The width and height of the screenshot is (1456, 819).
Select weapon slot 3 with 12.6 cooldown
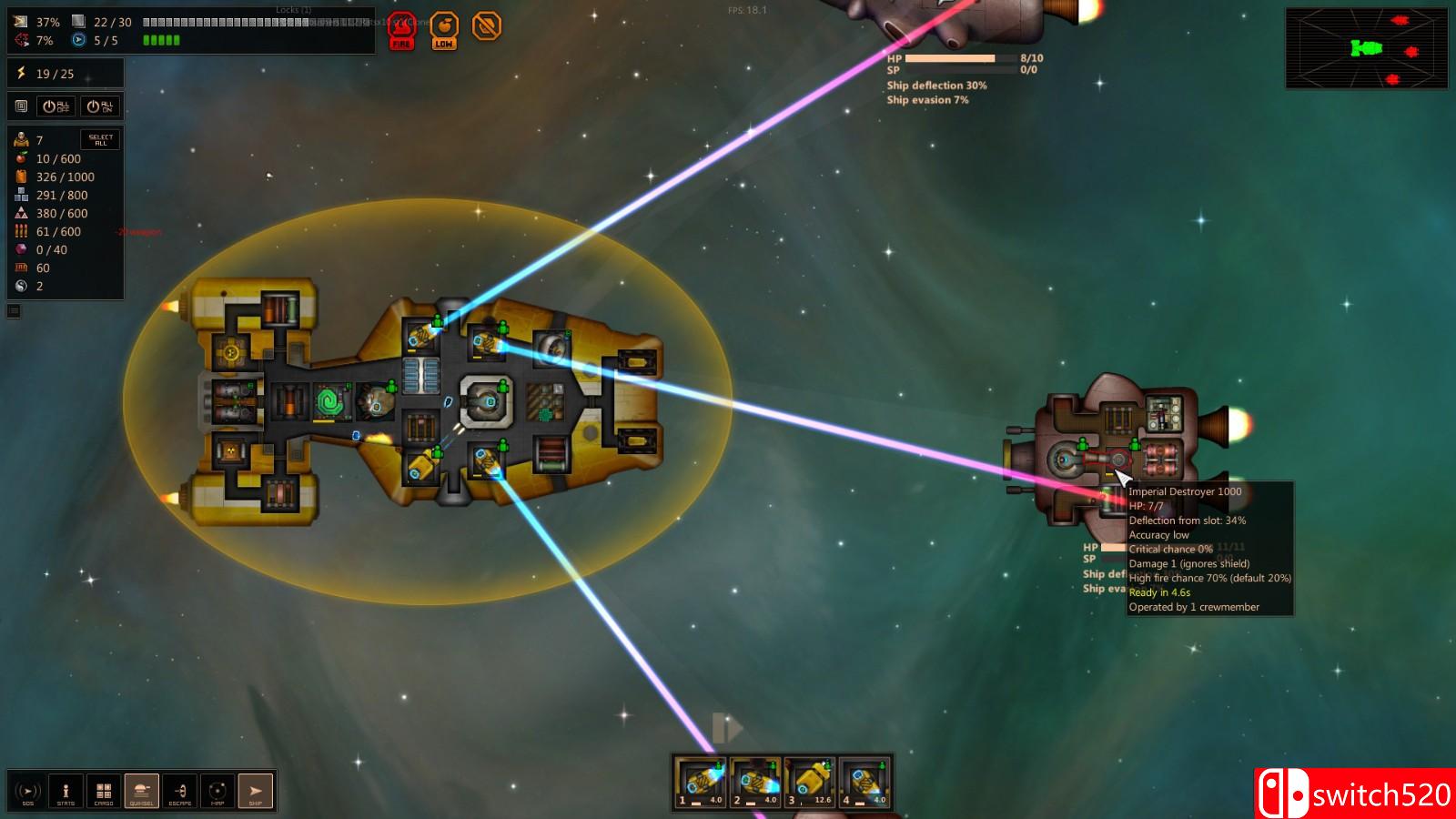coord(810,783)
